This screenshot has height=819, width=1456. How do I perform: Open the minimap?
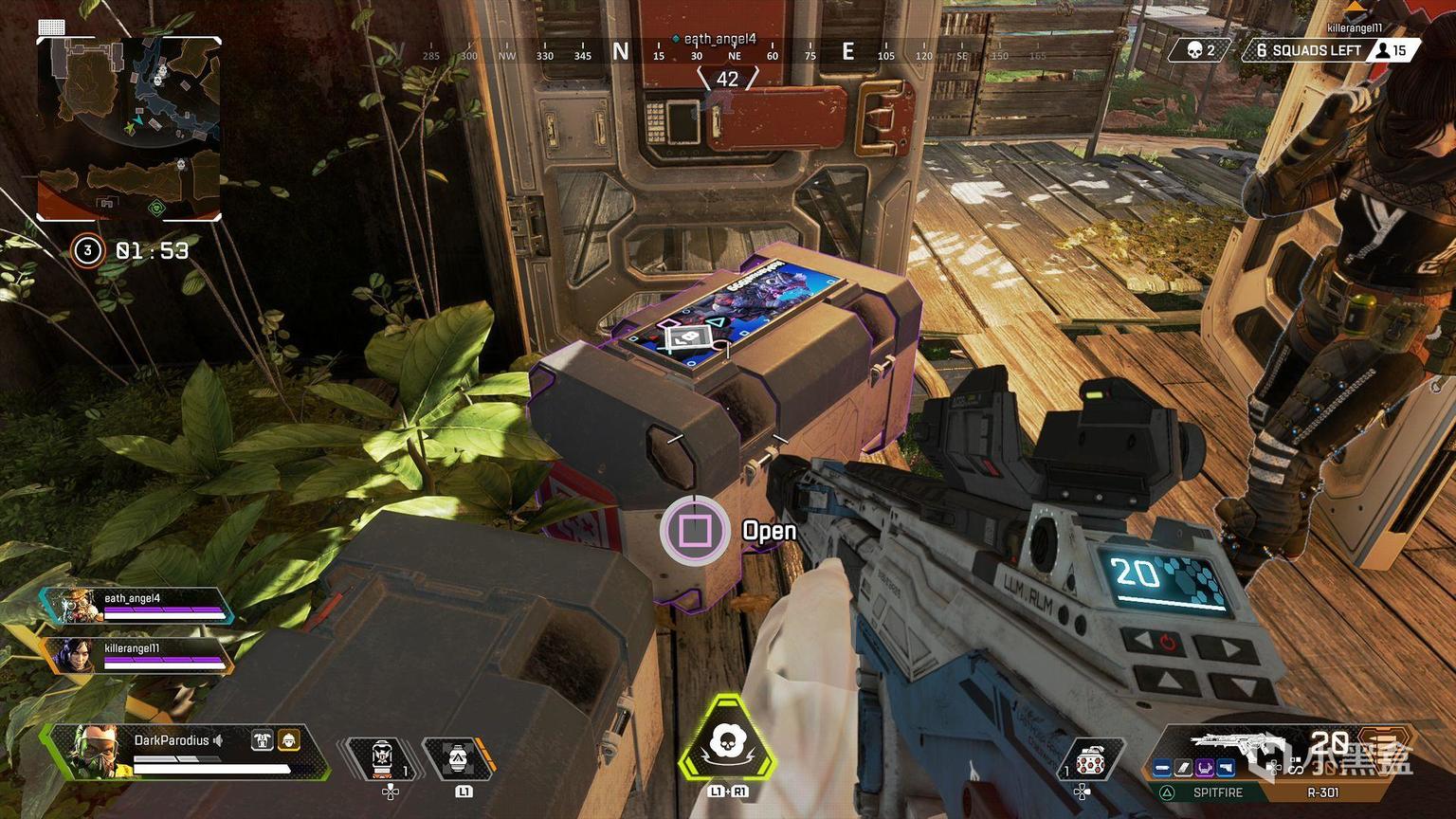point(129,129)
